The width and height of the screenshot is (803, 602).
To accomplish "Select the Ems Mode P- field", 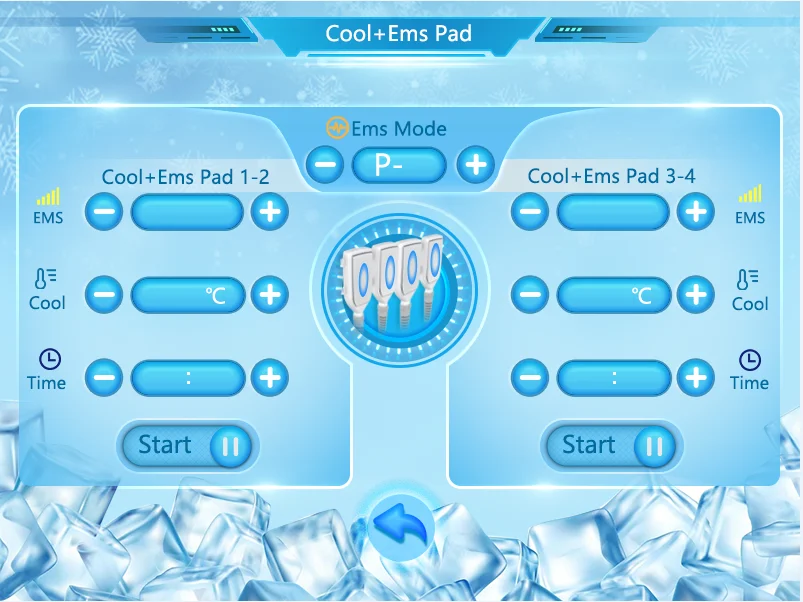I will (x=399, y=165).
